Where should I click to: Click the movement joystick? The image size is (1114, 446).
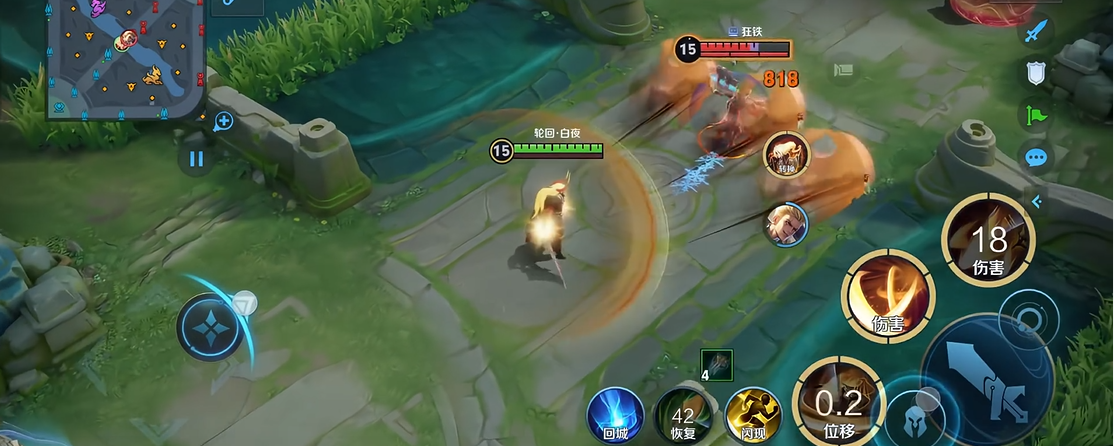(x=211, y=329)
